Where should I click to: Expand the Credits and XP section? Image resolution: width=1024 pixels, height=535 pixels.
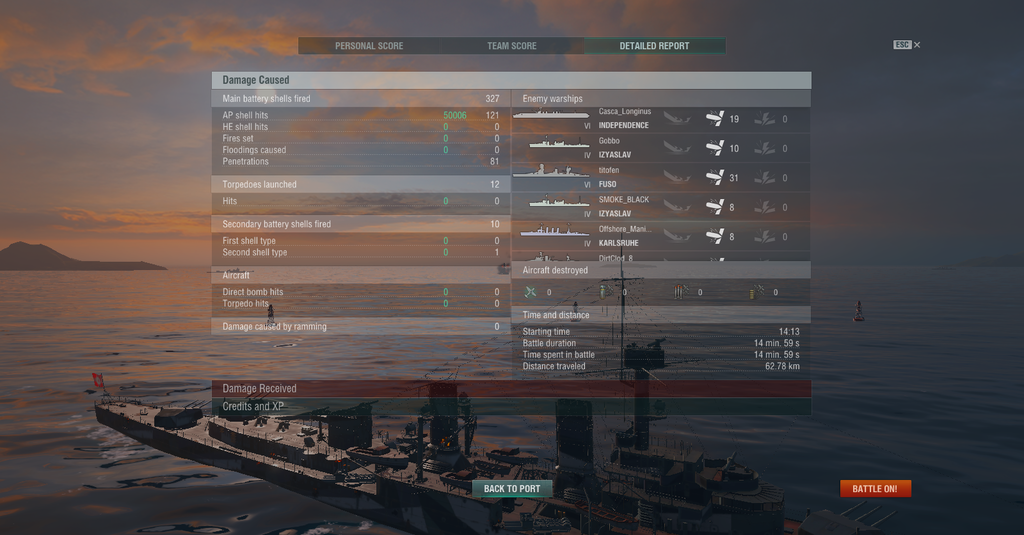(x=511, y=407)
